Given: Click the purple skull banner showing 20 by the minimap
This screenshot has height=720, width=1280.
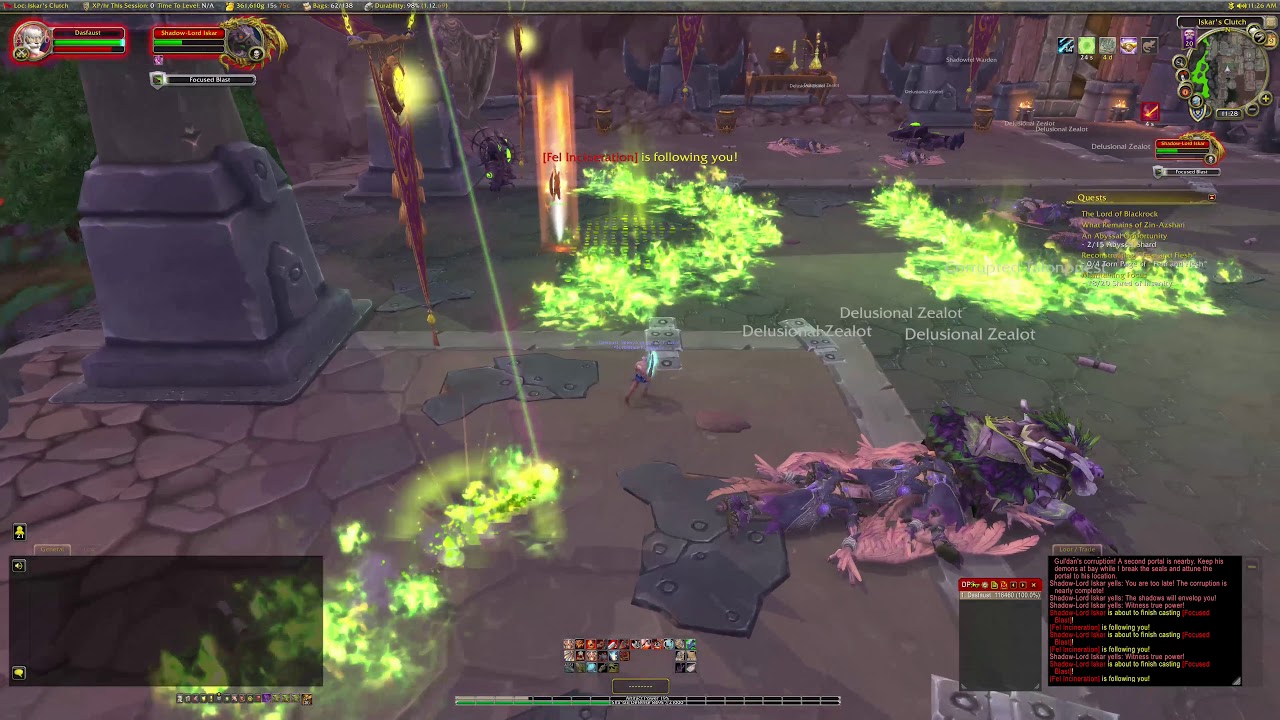Looking at the screenshot, I should coord(1188,40).
